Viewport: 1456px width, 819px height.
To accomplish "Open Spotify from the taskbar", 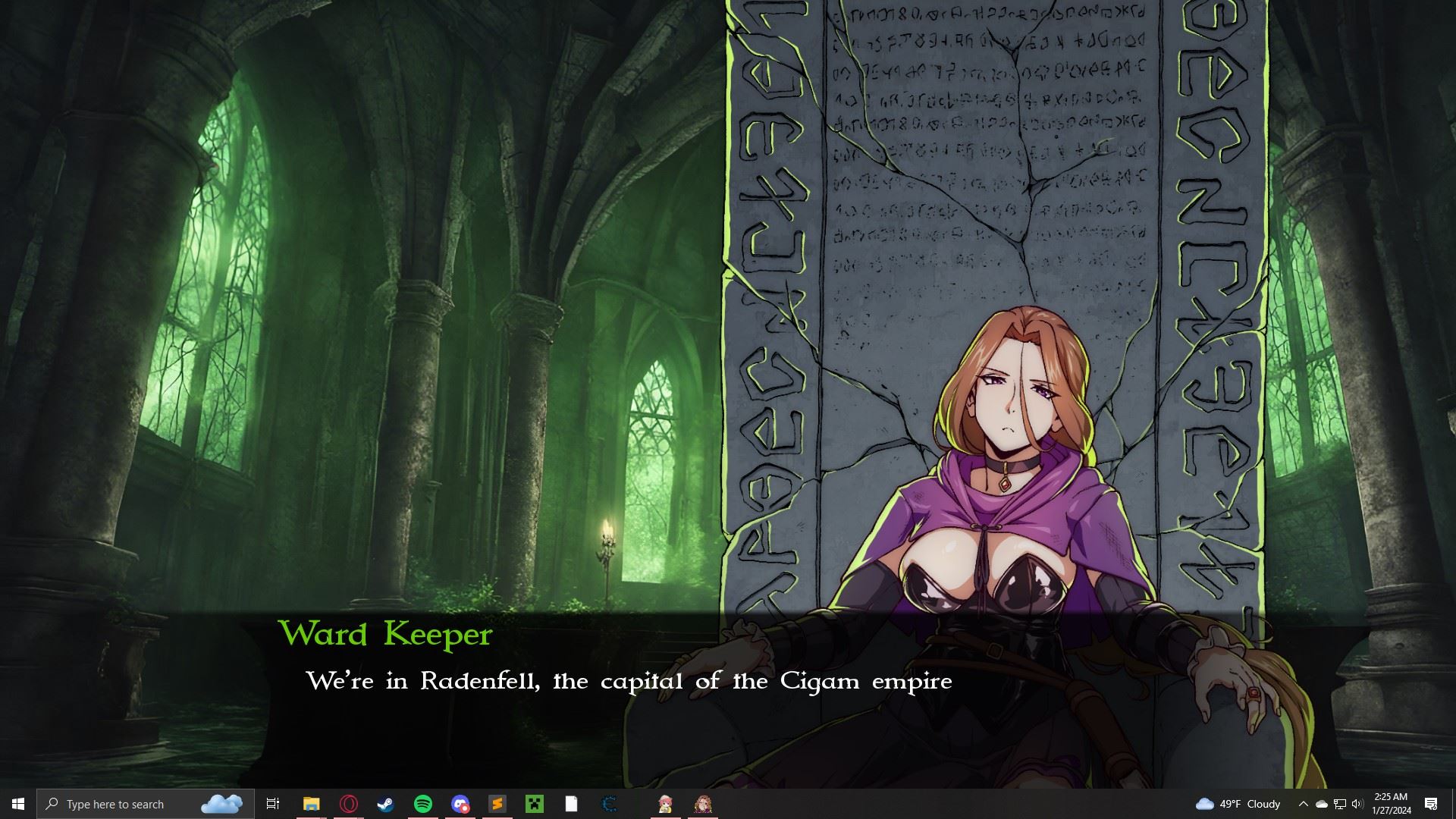I will [423, 804].
